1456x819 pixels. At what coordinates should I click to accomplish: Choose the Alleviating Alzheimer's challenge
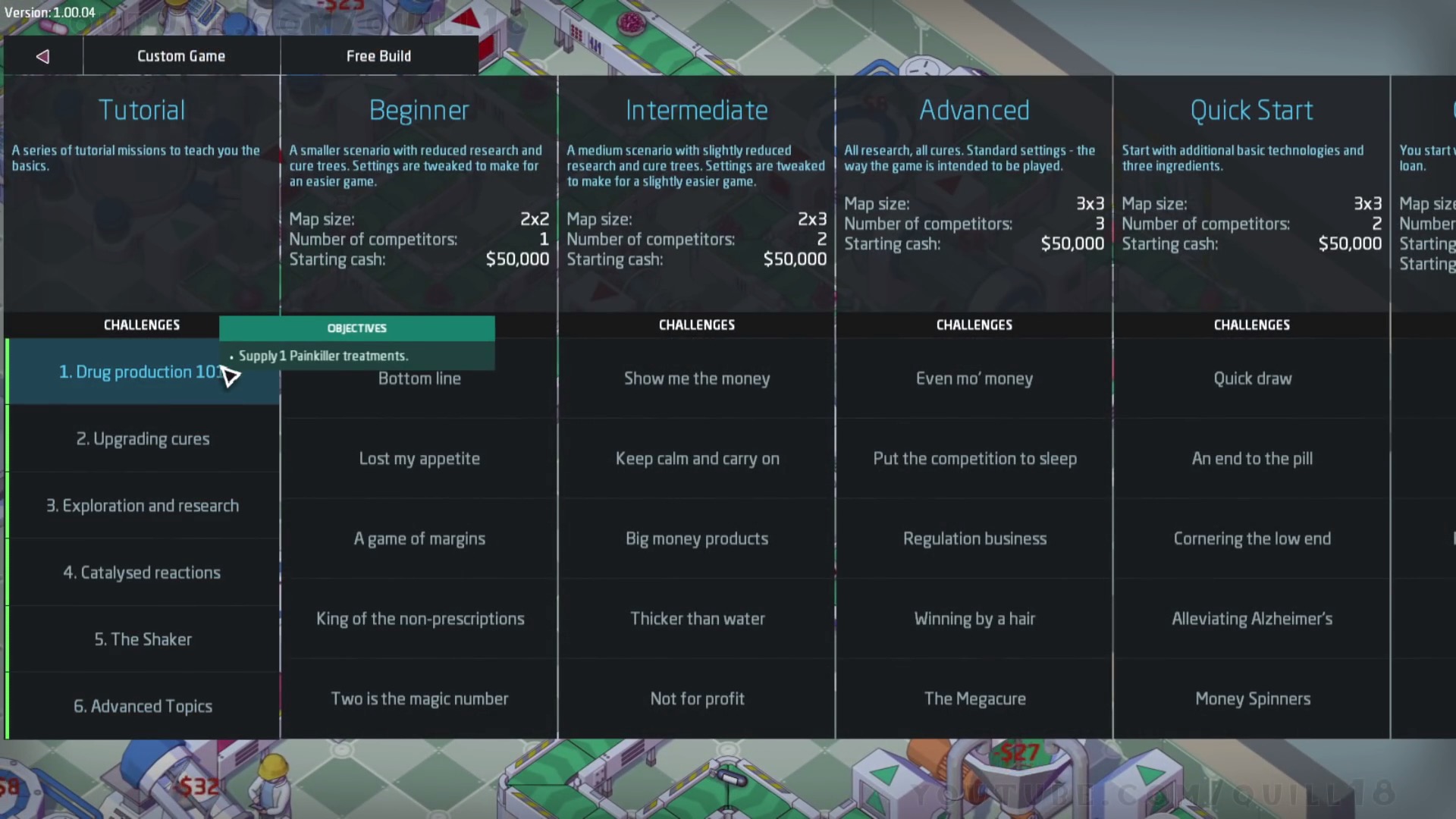(1252, 619)
